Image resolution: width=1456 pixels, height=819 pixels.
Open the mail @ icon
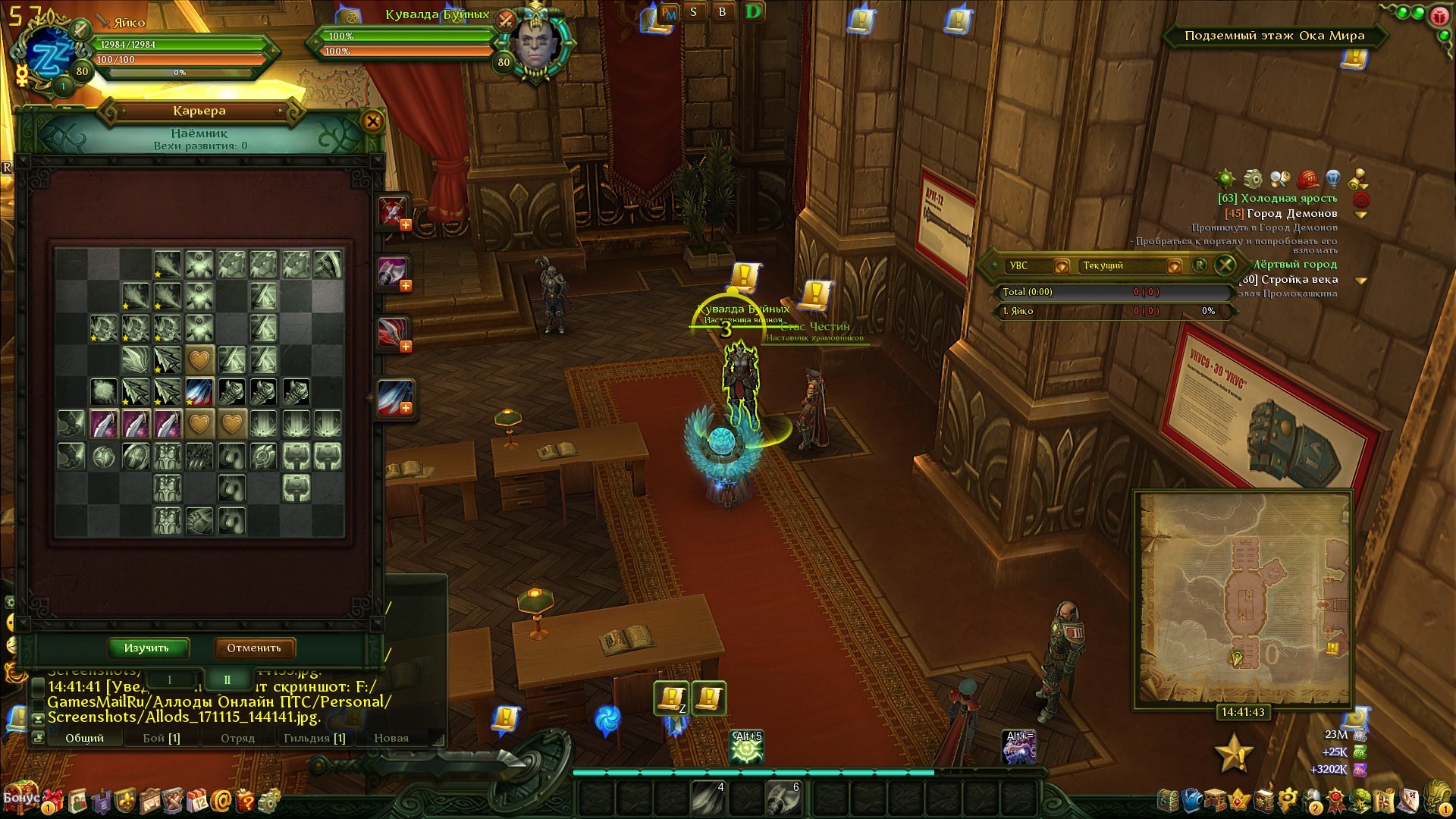tap(221, 801)
